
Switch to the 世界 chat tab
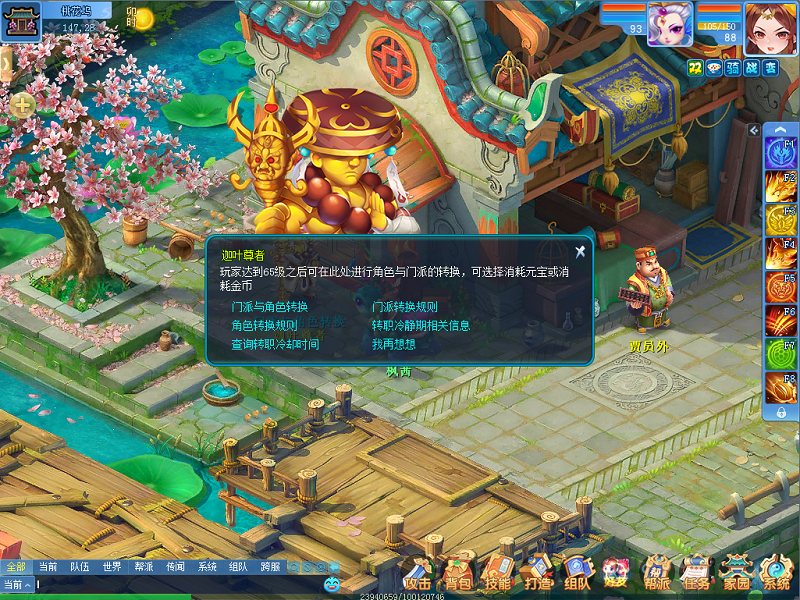[x=112, y=567]
